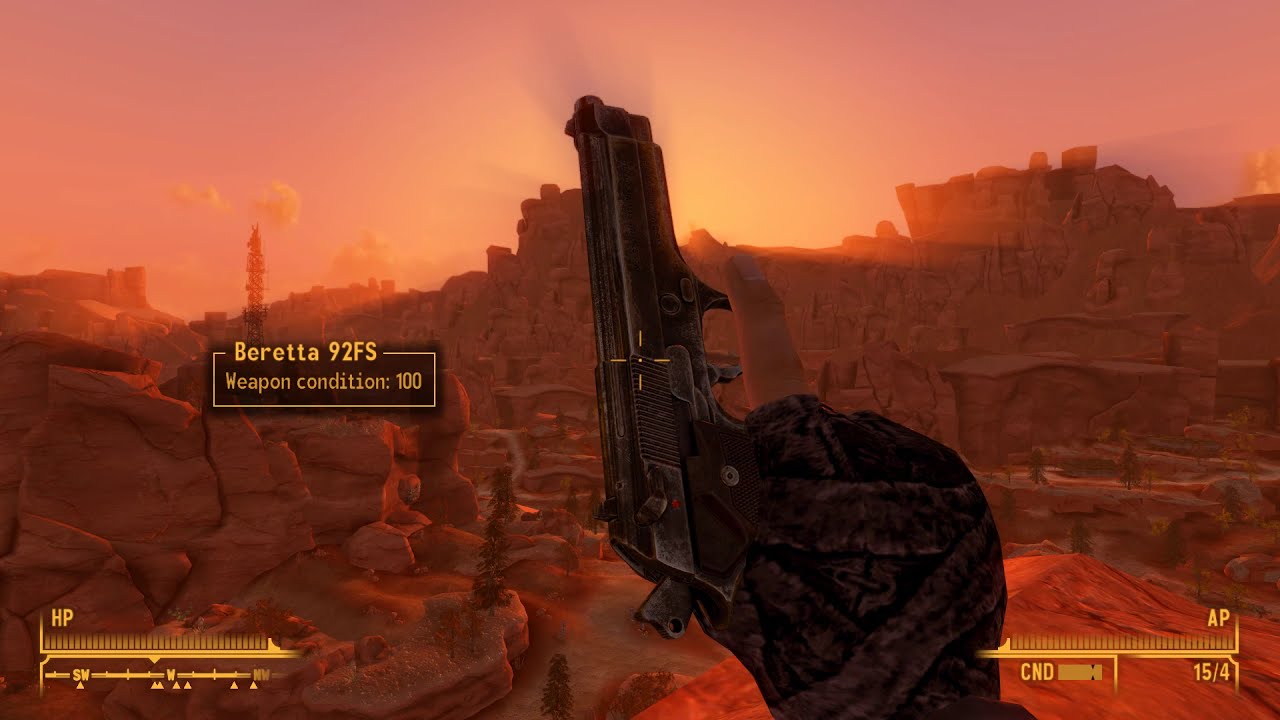Click the crosshair reticle at screen center
Image resolution: width=1280 pixels, height=720 pixels.
click(640, 360)
